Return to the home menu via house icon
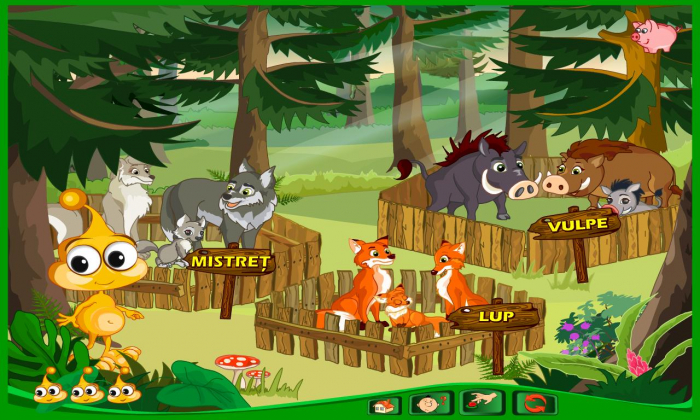700x420 pixels. [384, 405]
